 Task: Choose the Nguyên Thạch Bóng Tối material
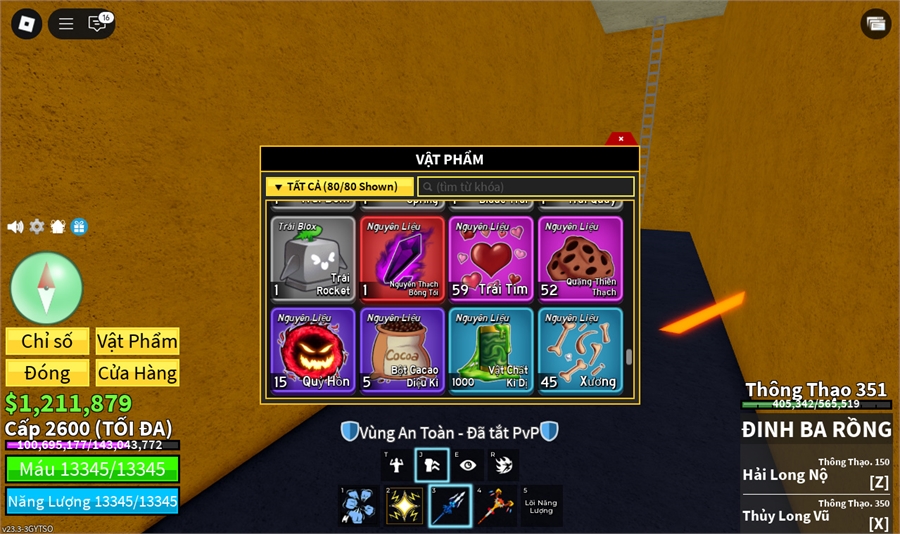tap(403, 259)
